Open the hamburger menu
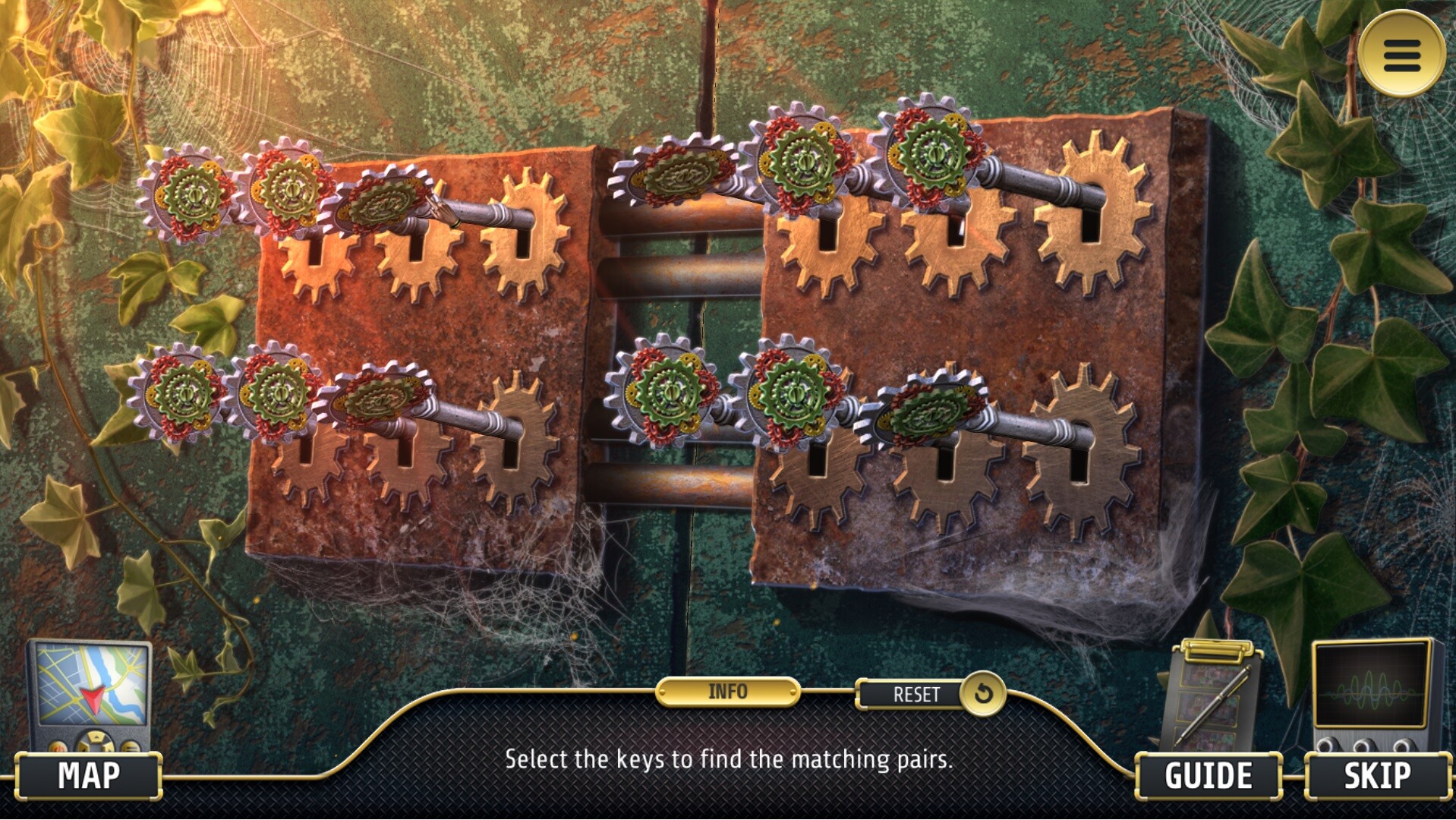This screenshot has width=1456, height=820. (1401, 54)
